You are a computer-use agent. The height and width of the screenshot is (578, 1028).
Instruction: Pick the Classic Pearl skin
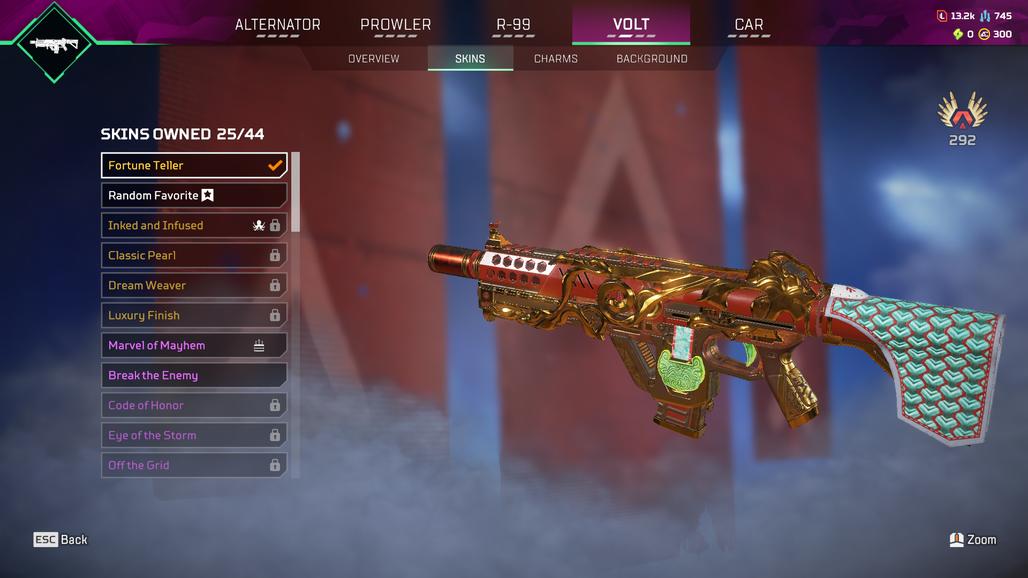click(194, 255)
